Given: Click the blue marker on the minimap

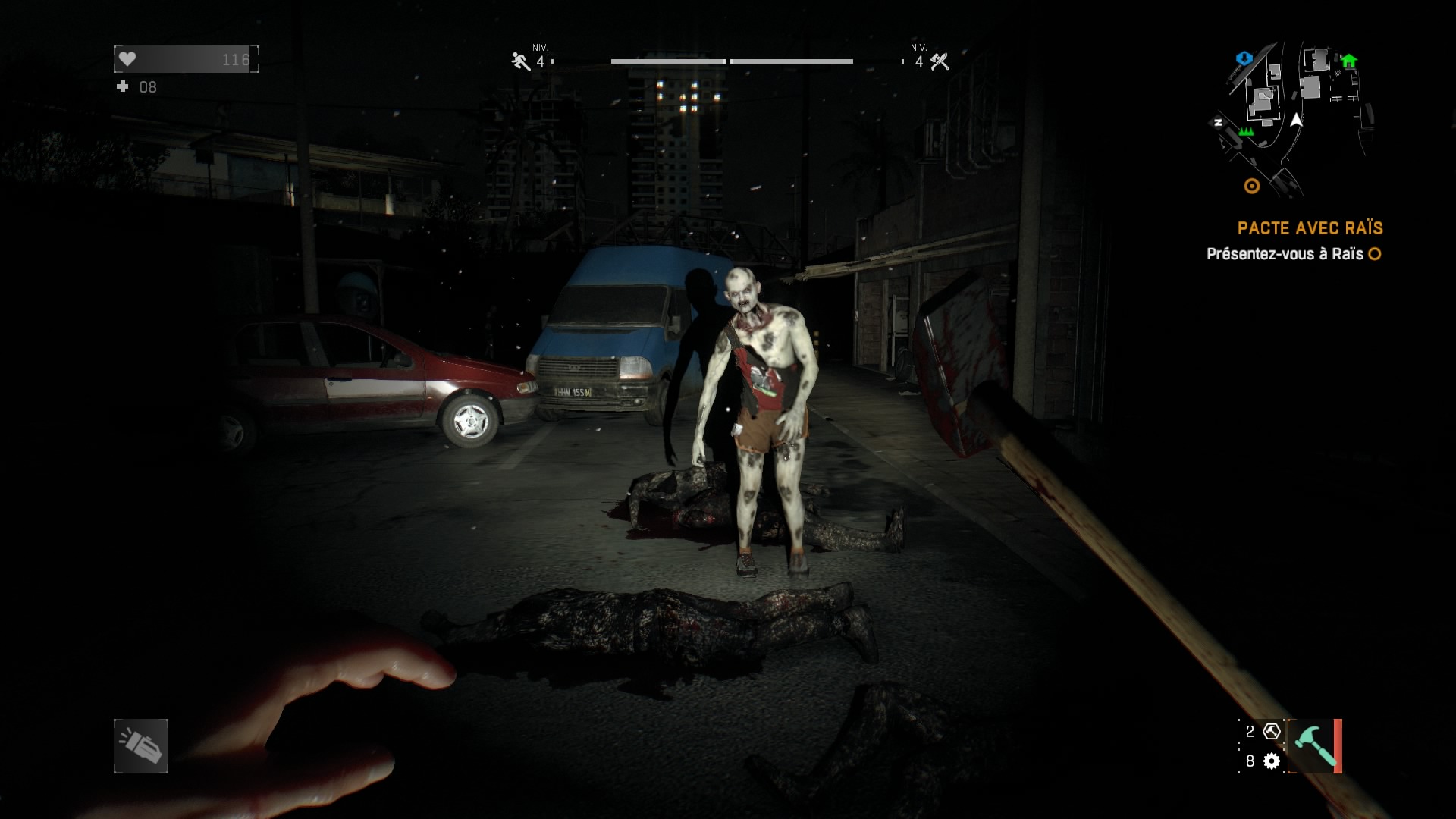Looking at the screenshot, I should pos(1244,58).
